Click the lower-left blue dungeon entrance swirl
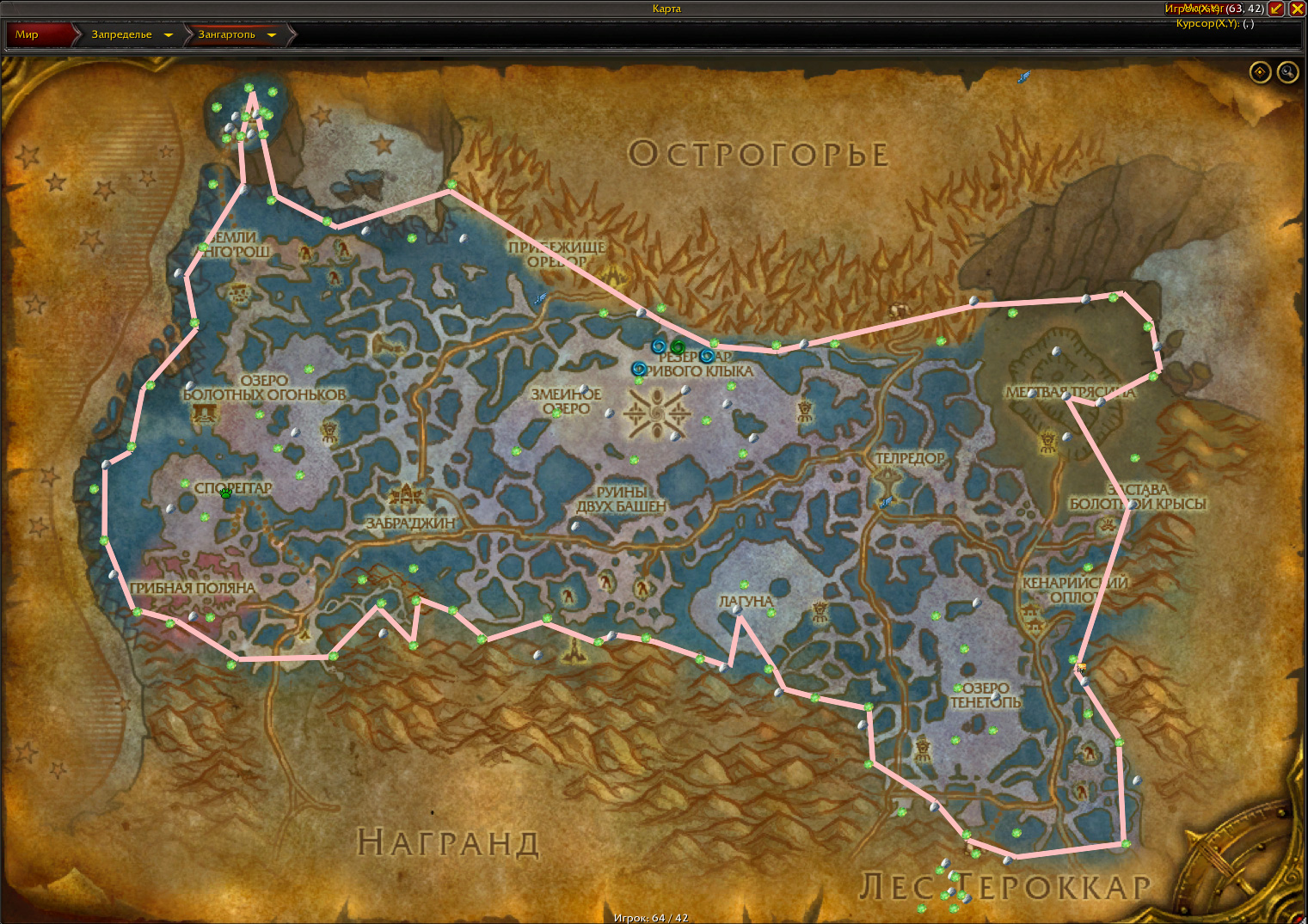This screenshot has height=924, width=1308. 640,368
